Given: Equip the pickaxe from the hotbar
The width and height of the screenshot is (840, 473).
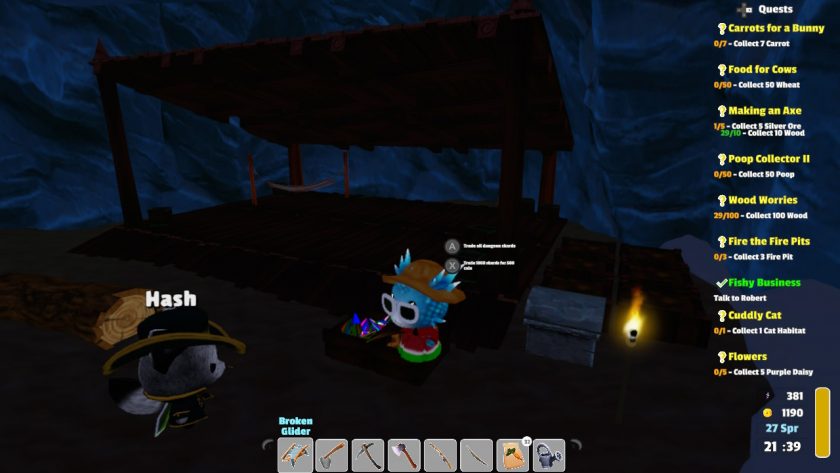Looking at the screenshot, I should (369, 455).
